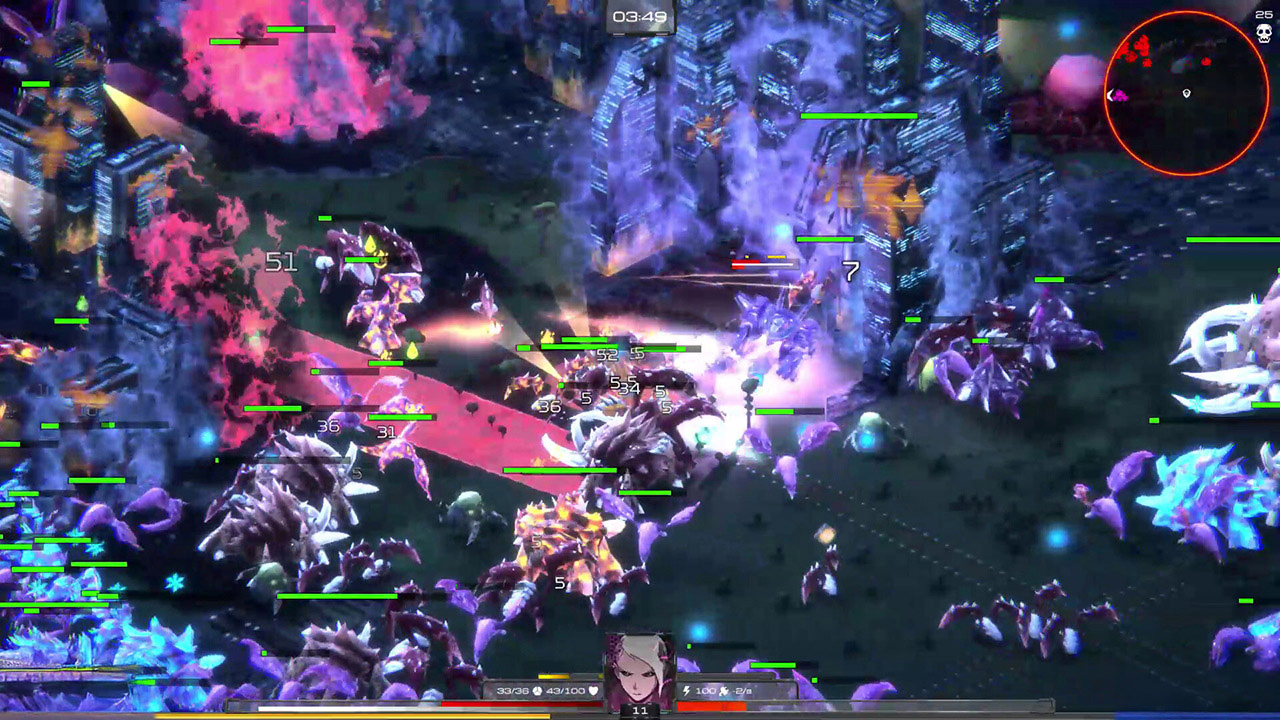Open the level 11 badge under the portrait

point(639,711)
